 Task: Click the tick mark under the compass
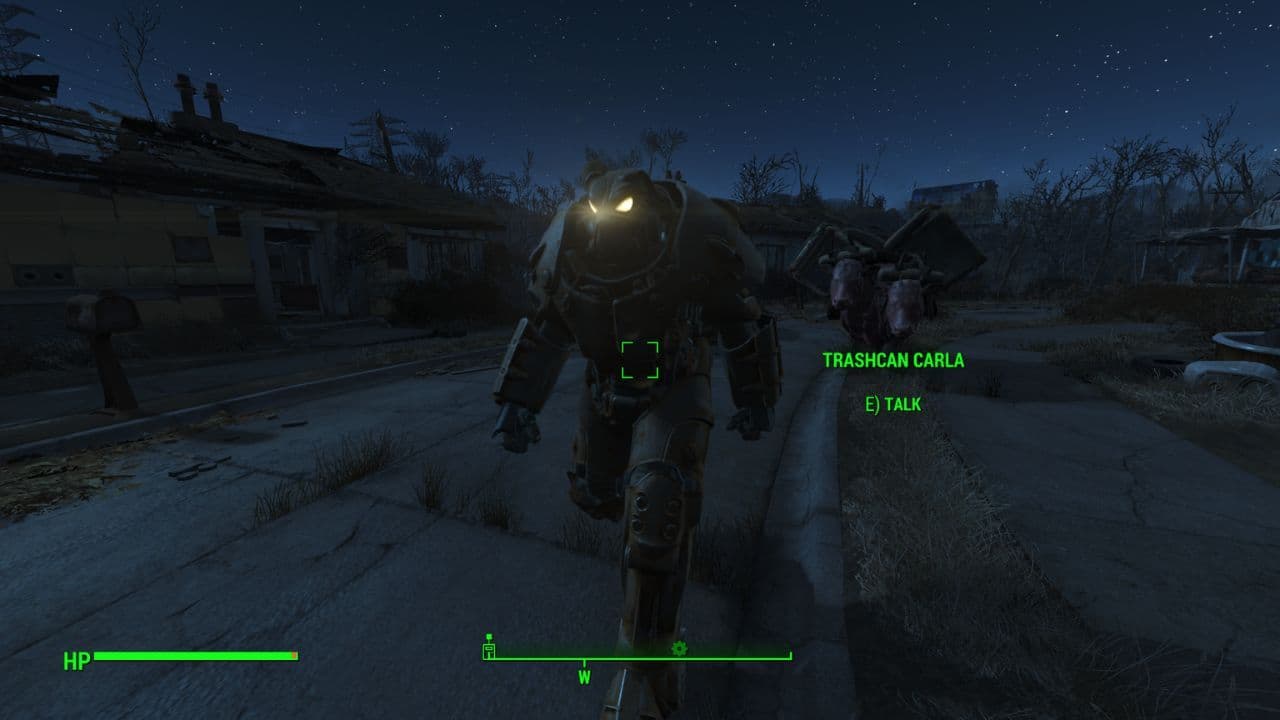pos(585,662)
